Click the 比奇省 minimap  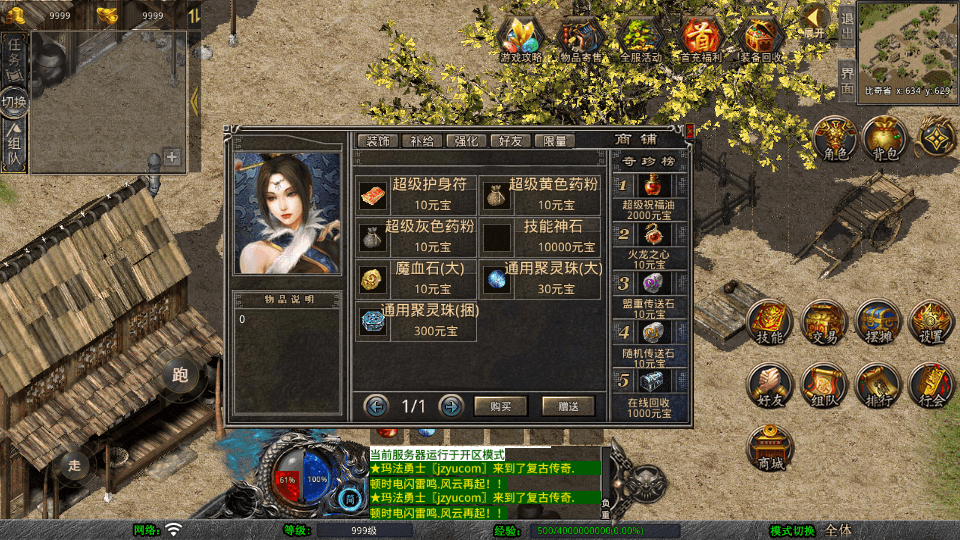906,42
